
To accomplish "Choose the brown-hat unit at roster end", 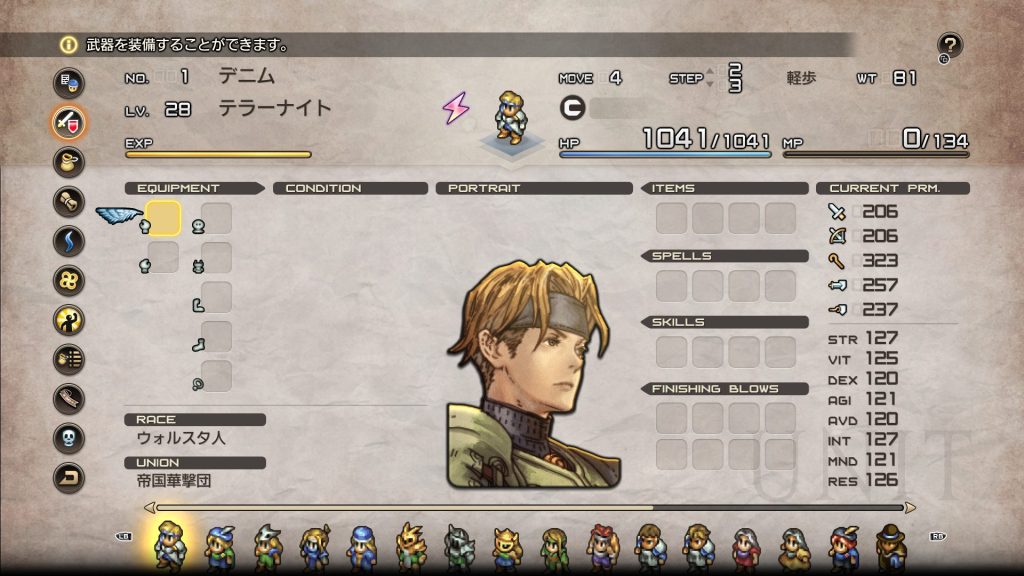I will click(x=889, y=547).
